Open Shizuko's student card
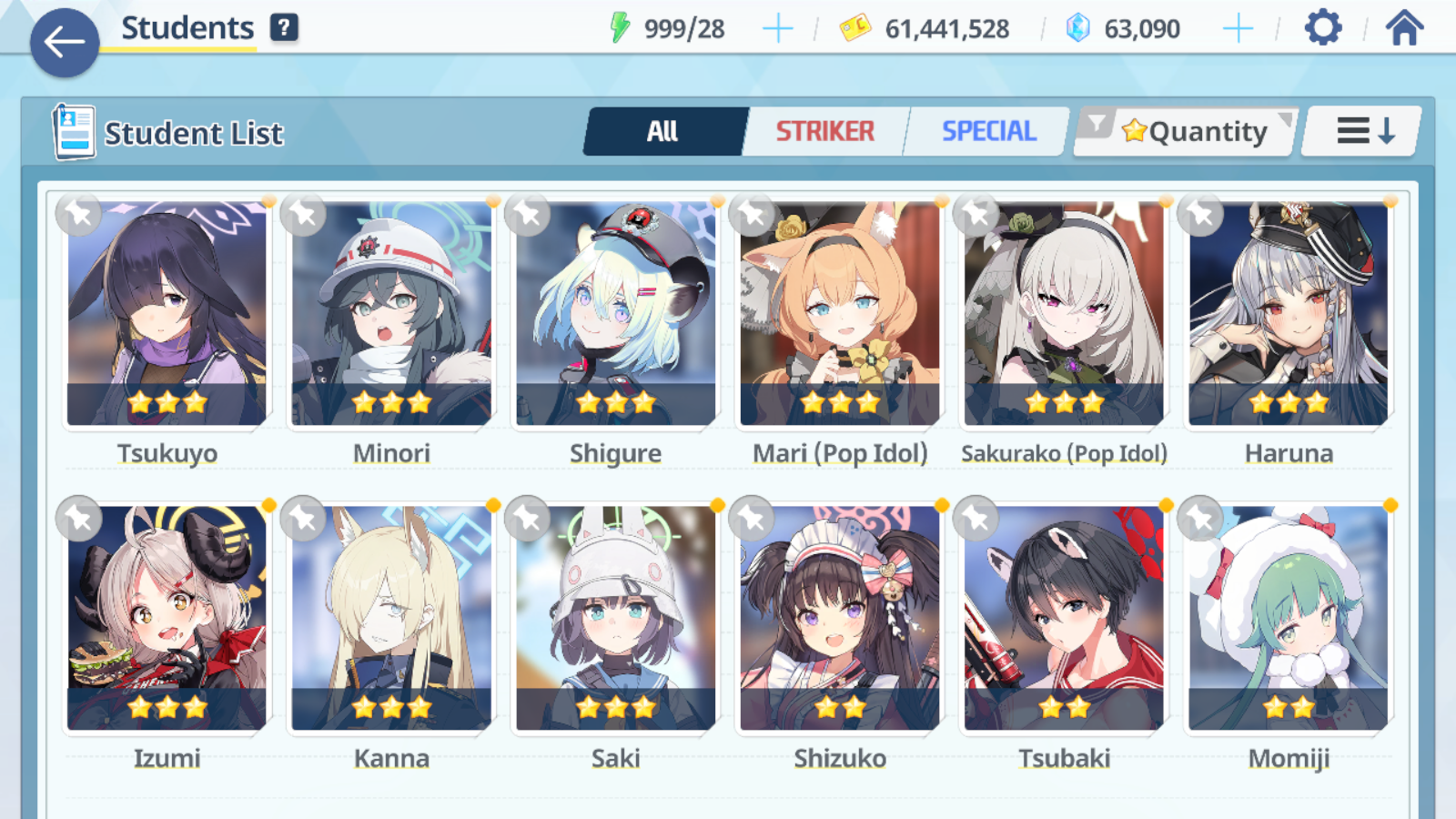Image resolution: width=1456 pixels, height=819 pixels. pos(840,619)
